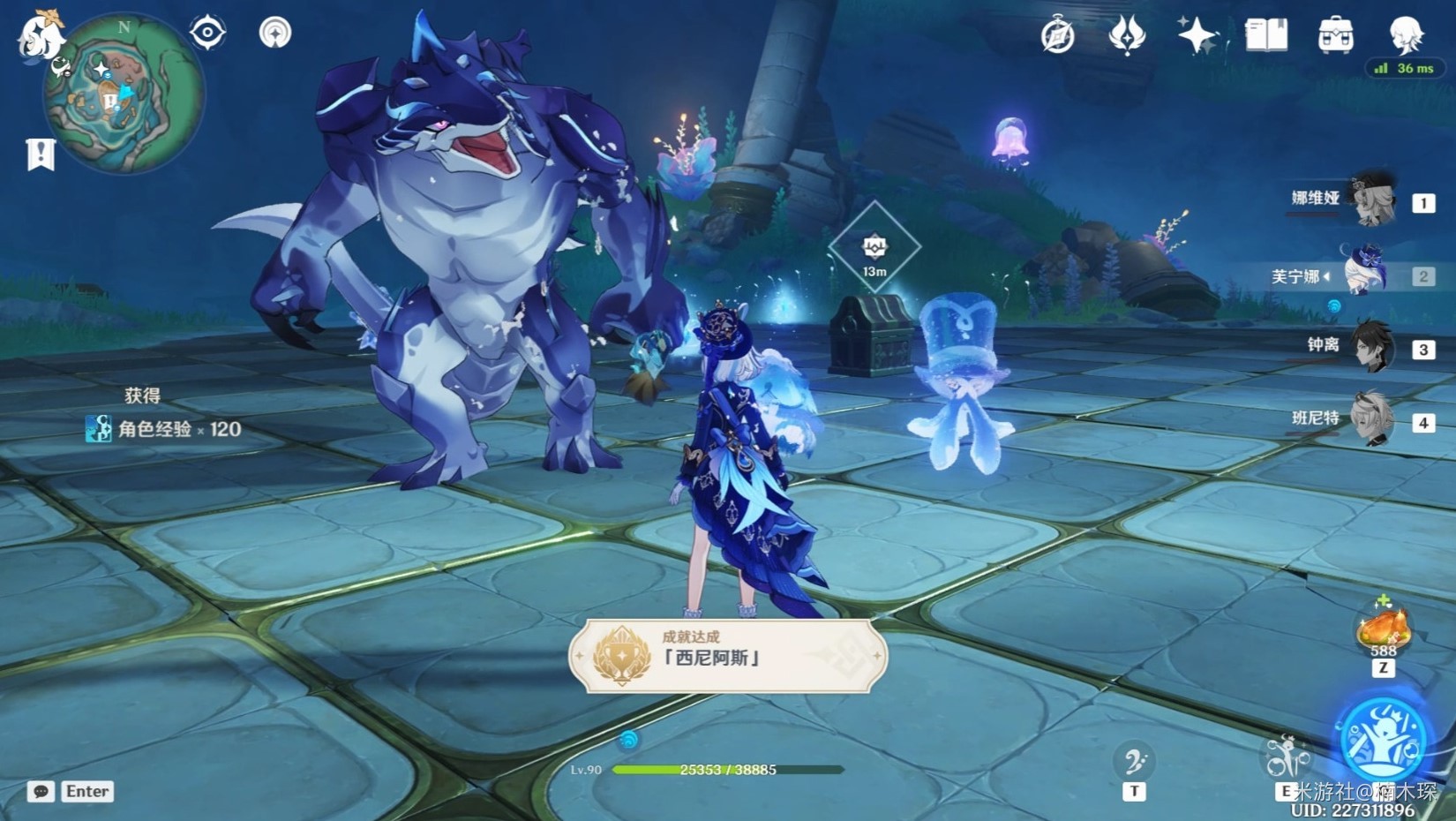Open the compass events icon

[x=1057, y=37]
